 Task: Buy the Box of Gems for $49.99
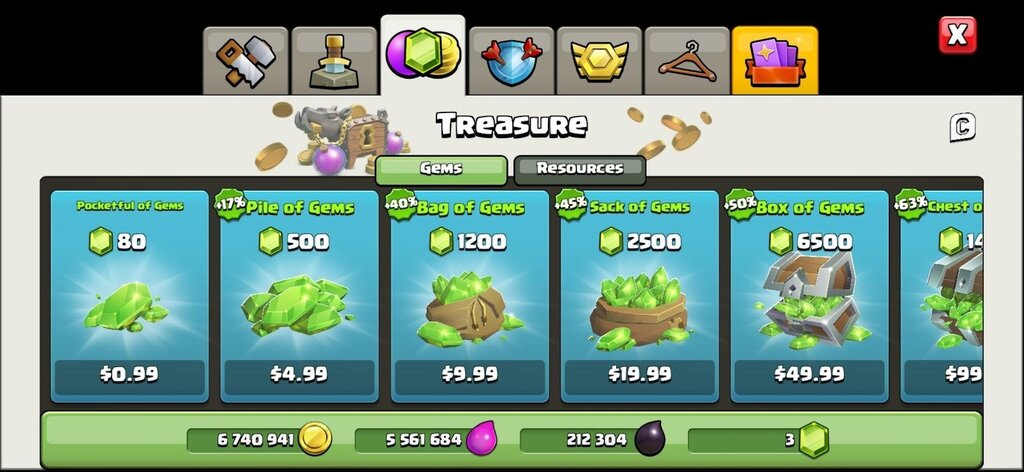(x=809, y=374)
